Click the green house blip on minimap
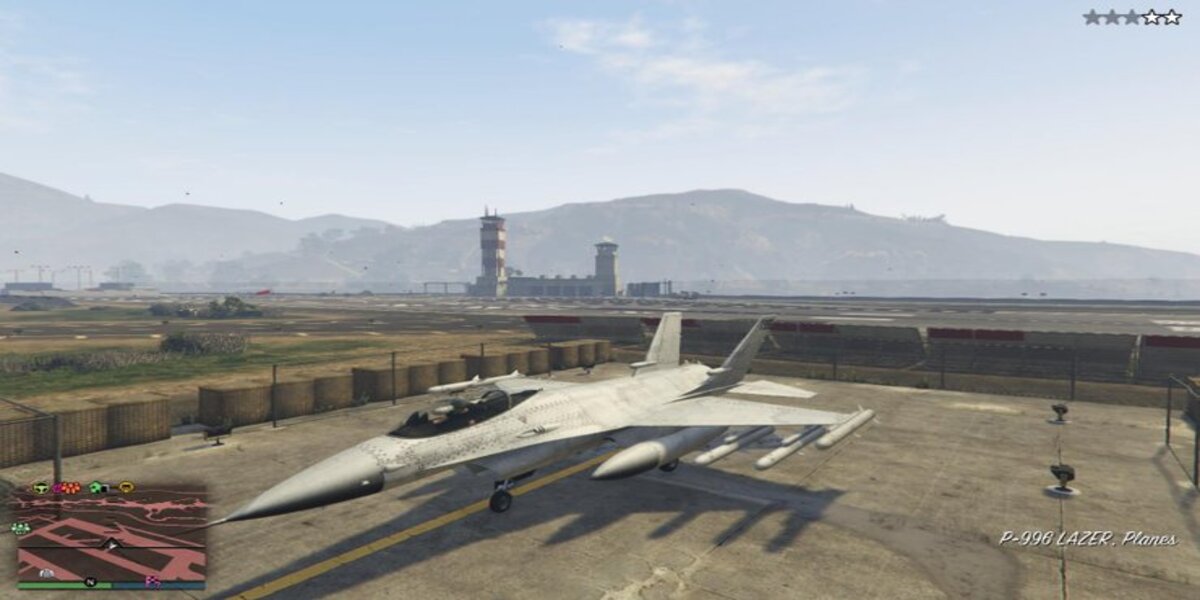This screenshot has width=1200, height=600. click(97, 488)
